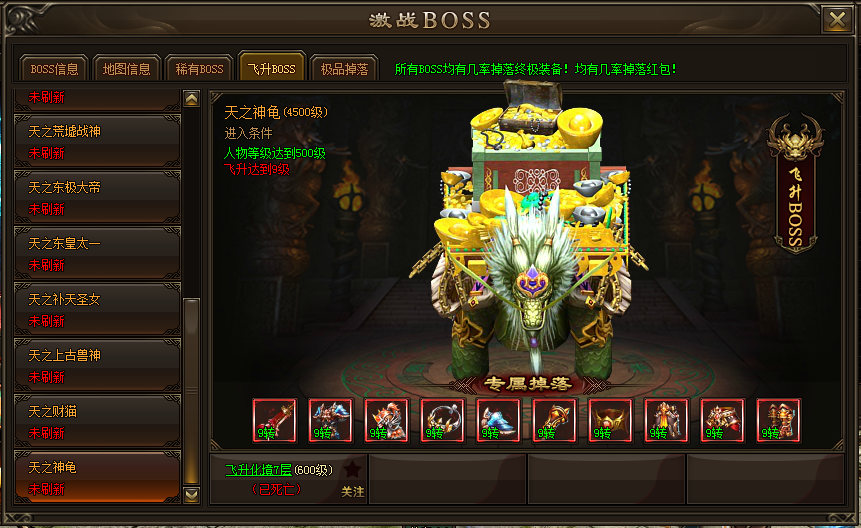Toggle the 关注 star for this boss
The height and width of the screenshot is (528, 861).
tap(352, 470)
